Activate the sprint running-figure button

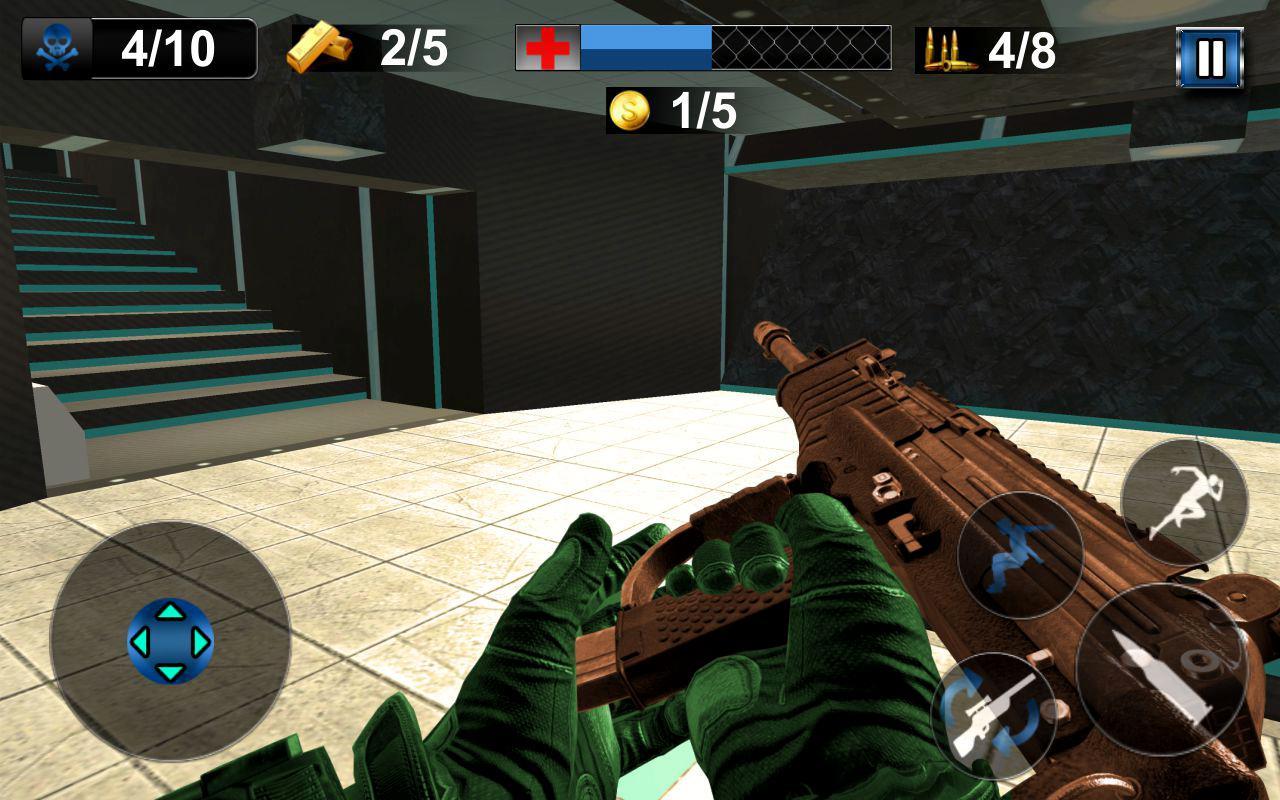[x=1184, y=502]
